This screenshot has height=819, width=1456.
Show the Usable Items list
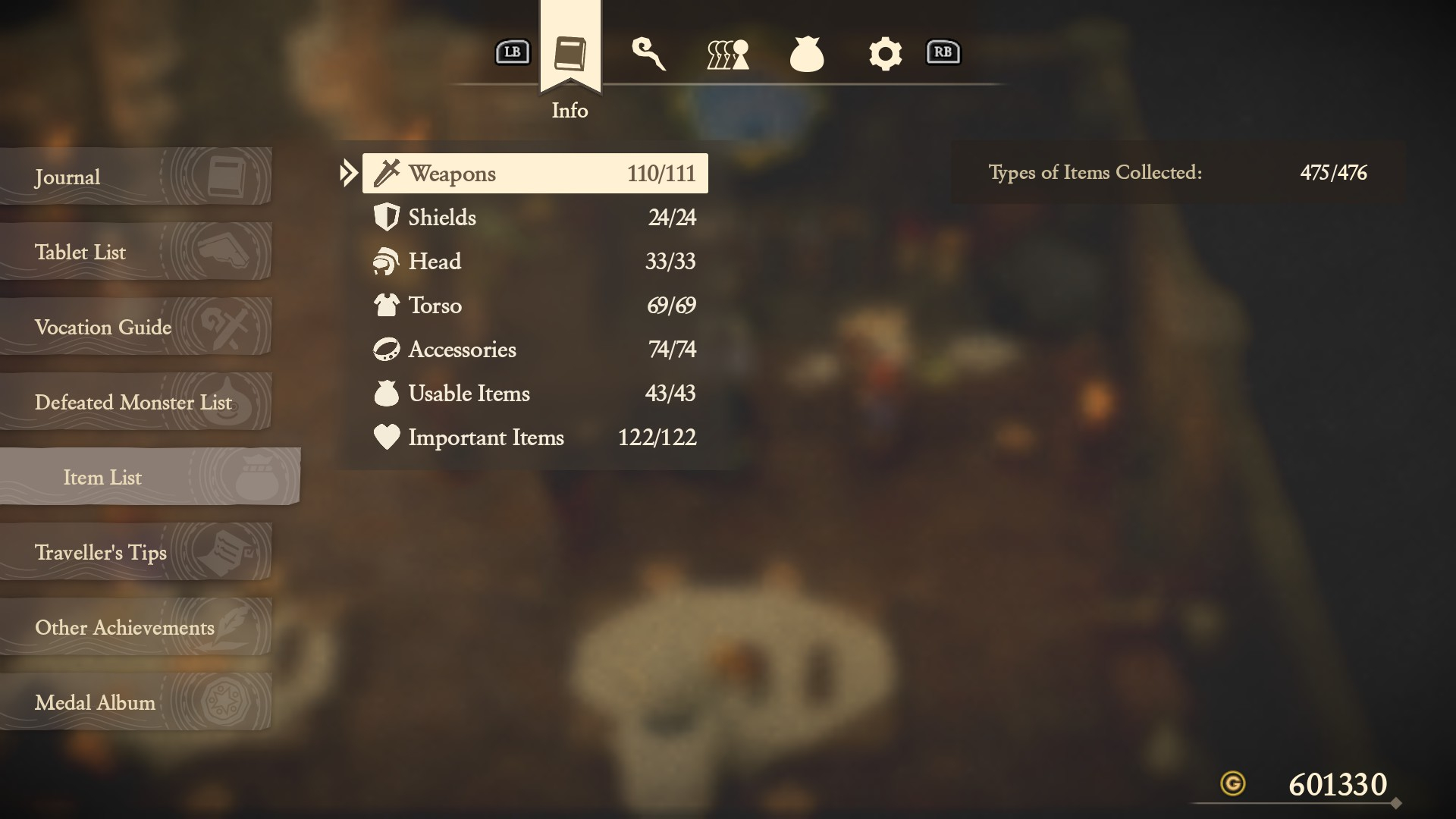[x=535, y=394]
